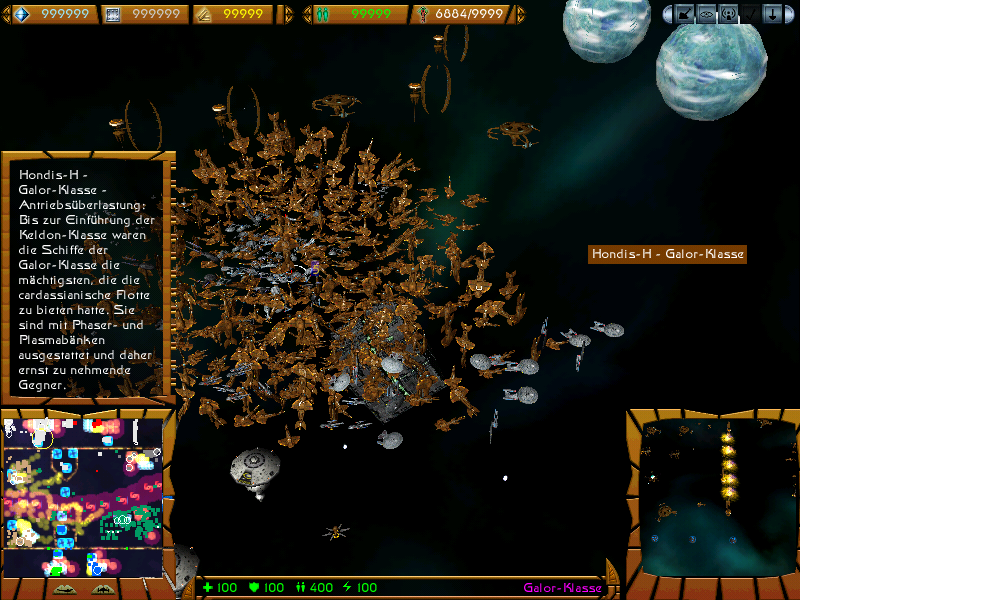
Task: Select the checkmark objectives button
Action: point(750,14)
